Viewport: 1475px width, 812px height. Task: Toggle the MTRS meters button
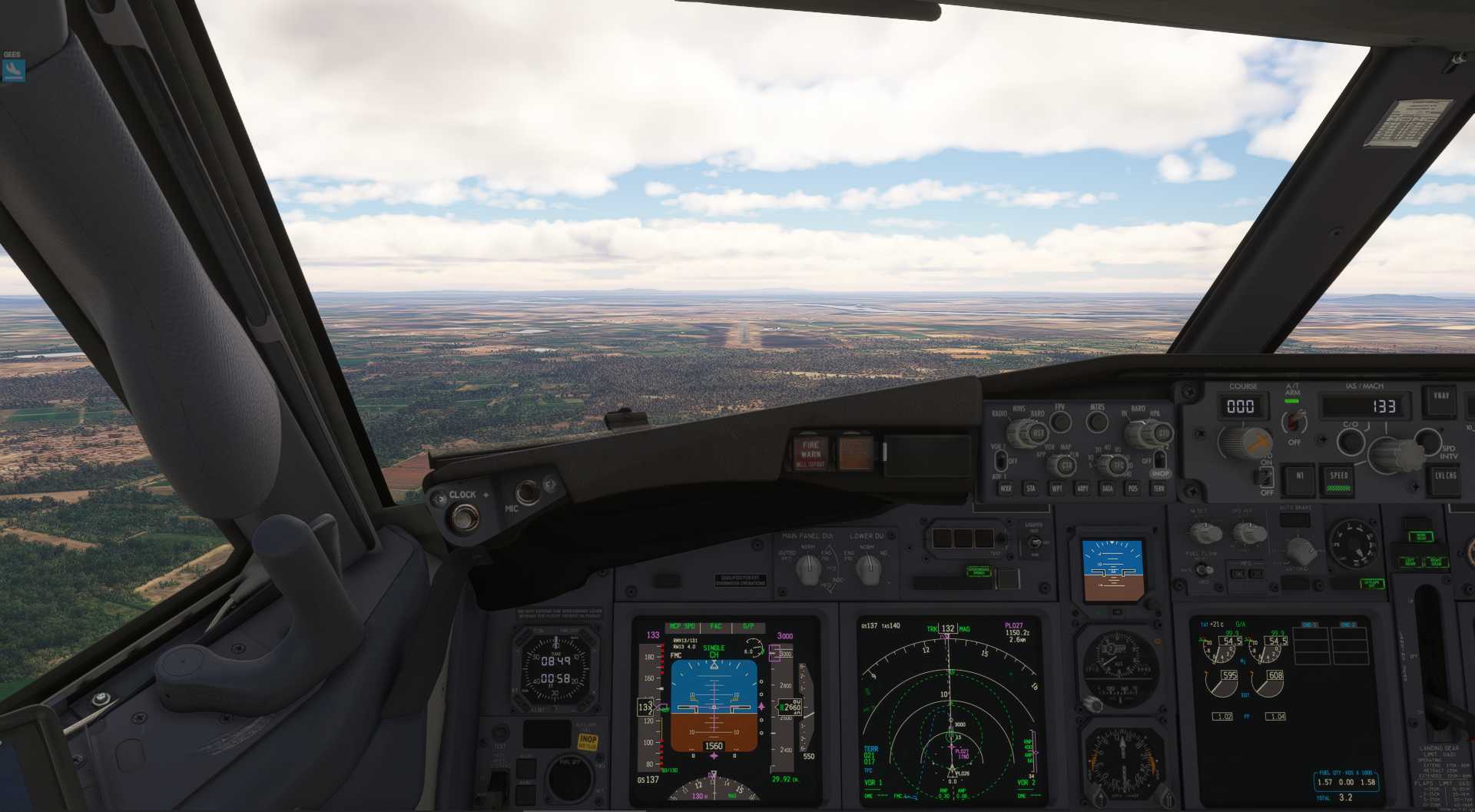pos(1097,421)
